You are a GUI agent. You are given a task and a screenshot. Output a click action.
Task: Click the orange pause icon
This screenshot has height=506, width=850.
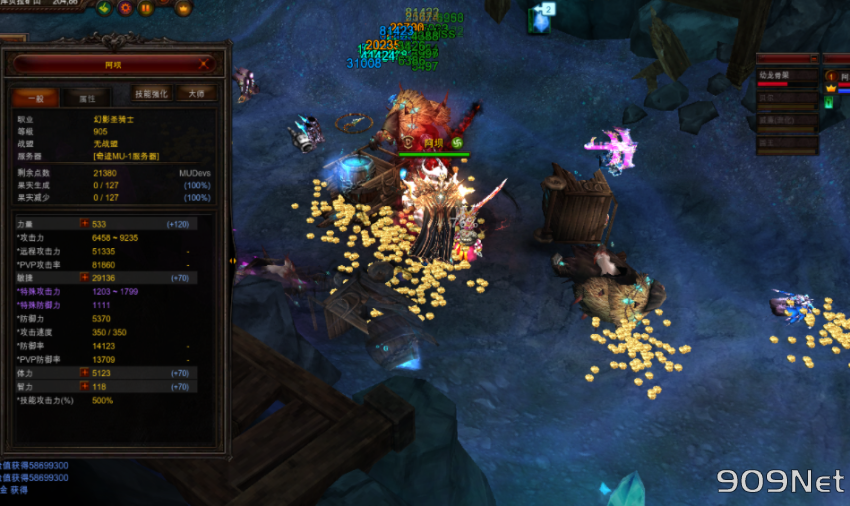(x=146, y=8)
